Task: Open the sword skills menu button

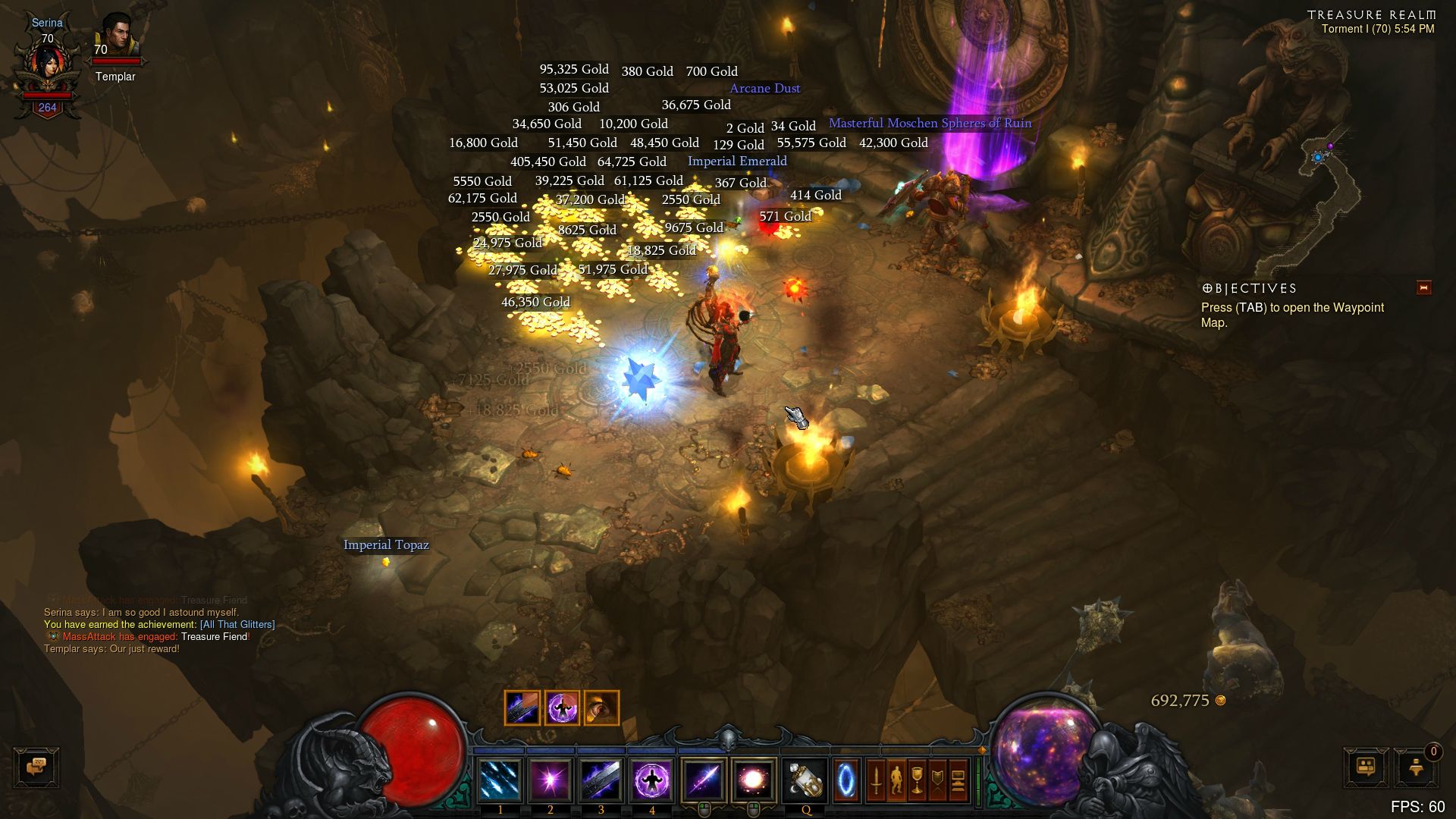Action: [x=876, y=780]
